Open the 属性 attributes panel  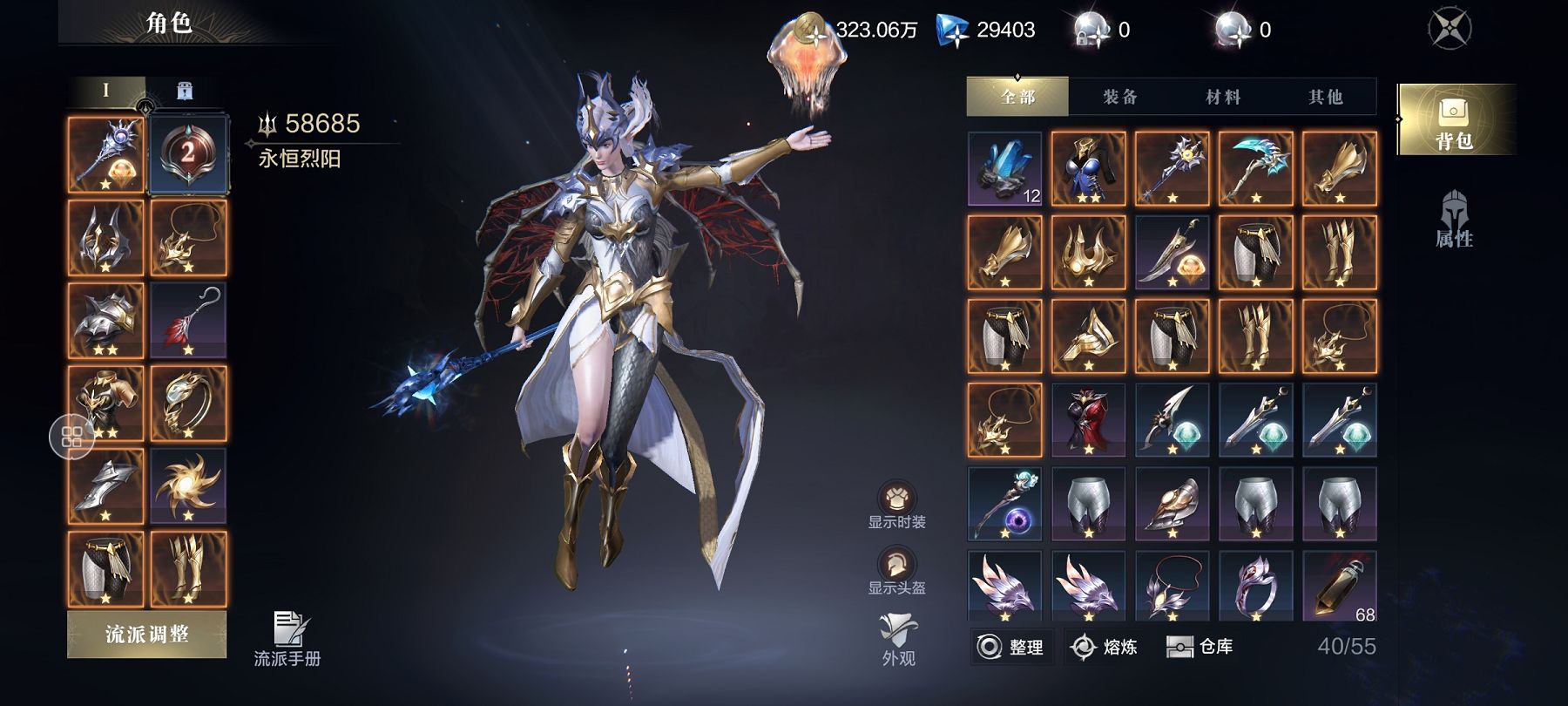(1453, 221)
